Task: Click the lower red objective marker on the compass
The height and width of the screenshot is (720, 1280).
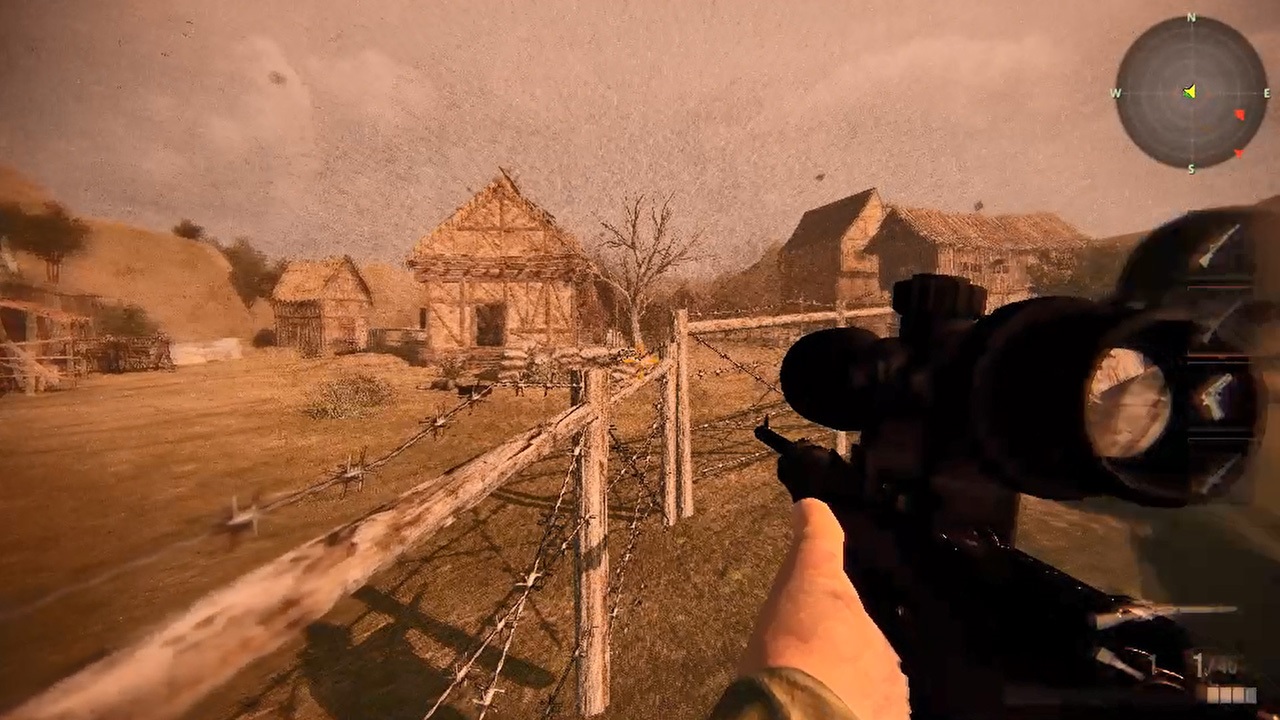Action: 1240,153
